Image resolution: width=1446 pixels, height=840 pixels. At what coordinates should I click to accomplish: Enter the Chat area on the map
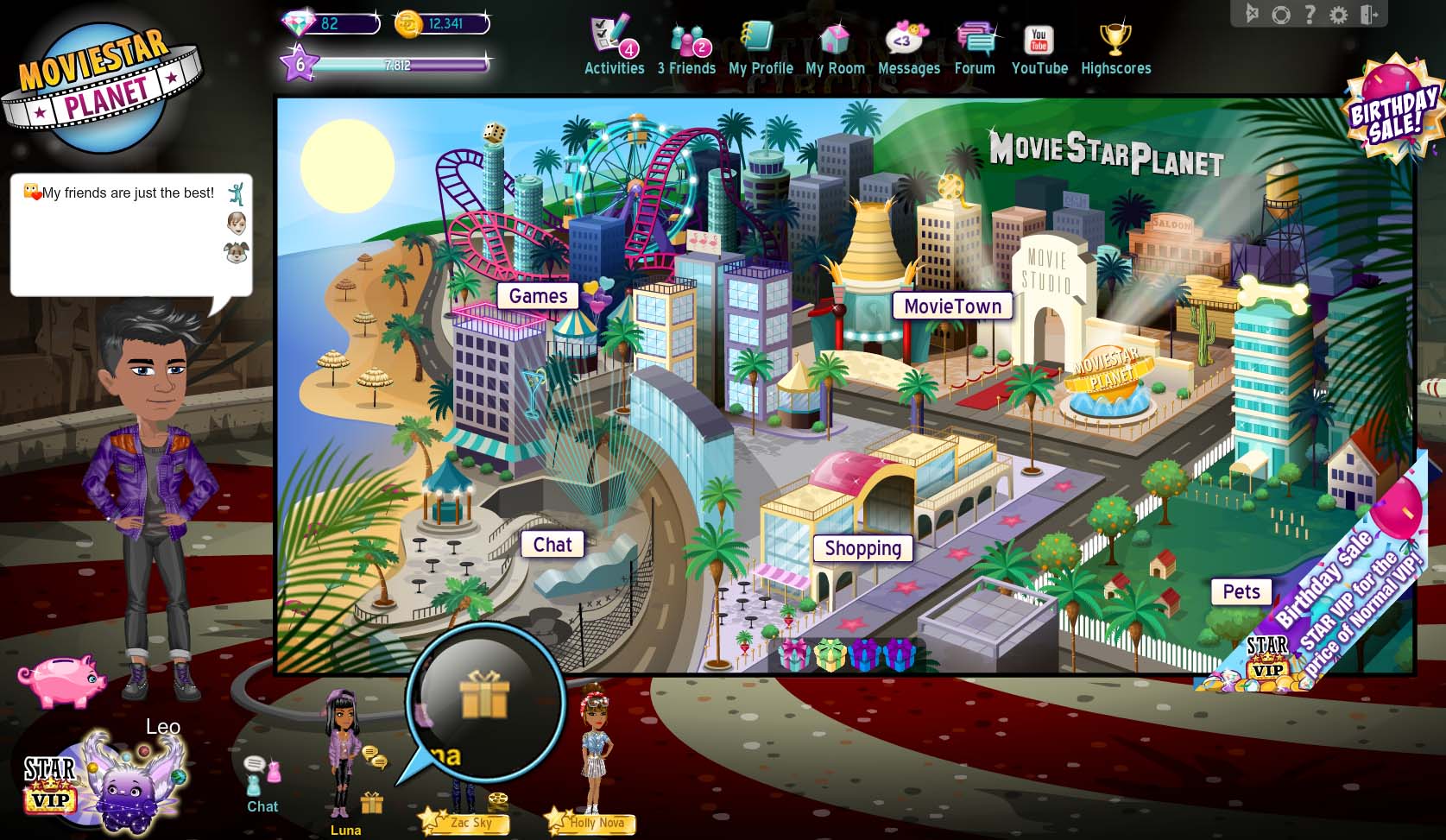point(553,545)
